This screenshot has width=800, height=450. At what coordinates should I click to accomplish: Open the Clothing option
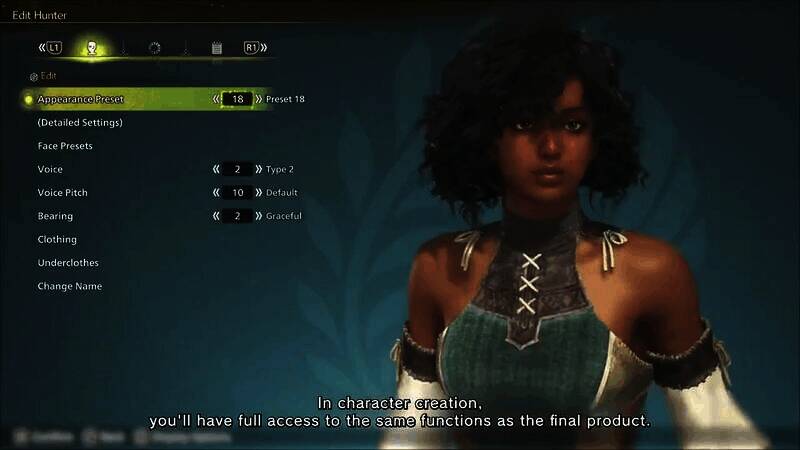tap(57, 240)
